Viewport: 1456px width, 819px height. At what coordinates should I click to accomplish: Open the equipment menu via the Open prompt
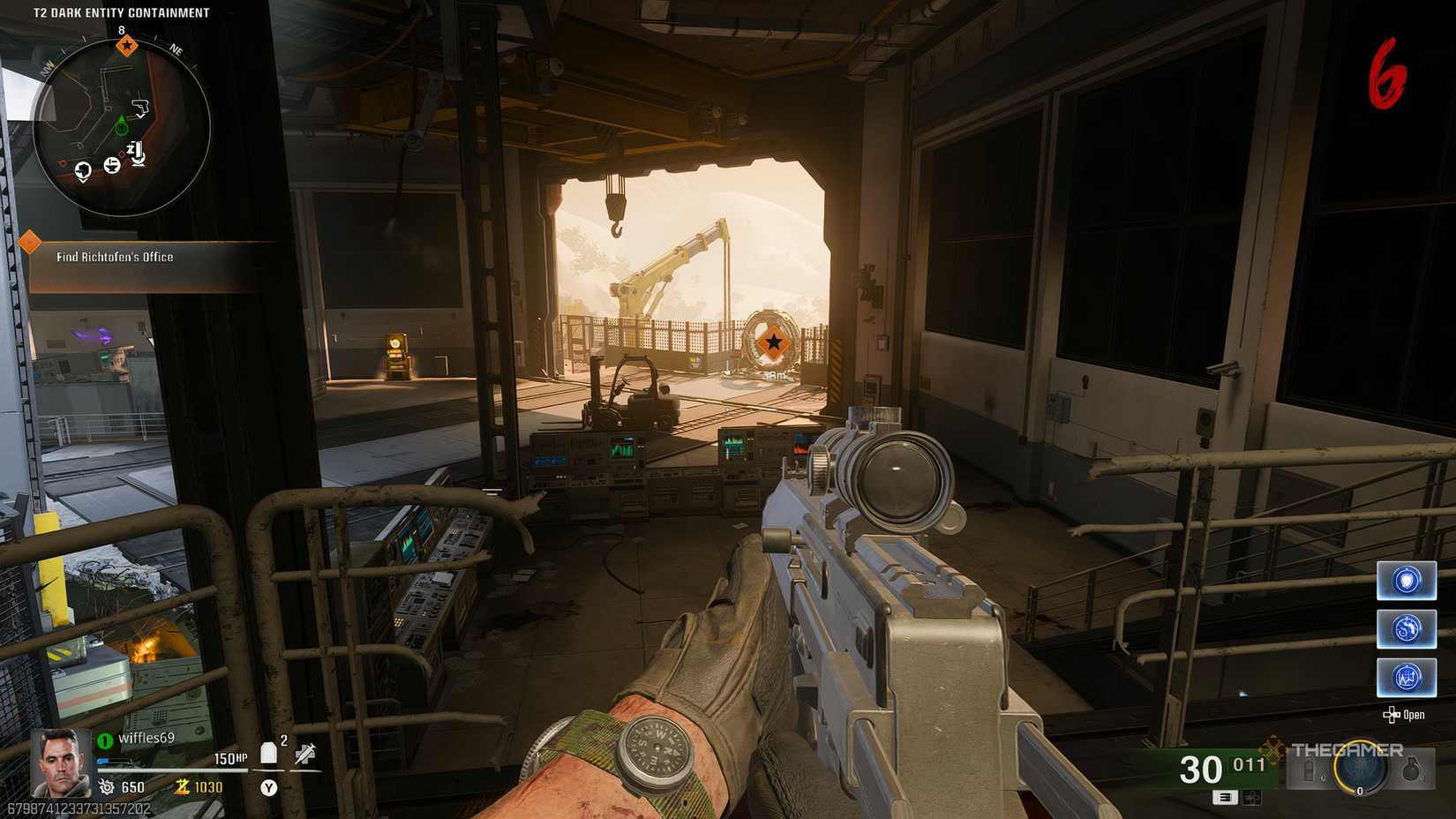tap(1403, 715)
